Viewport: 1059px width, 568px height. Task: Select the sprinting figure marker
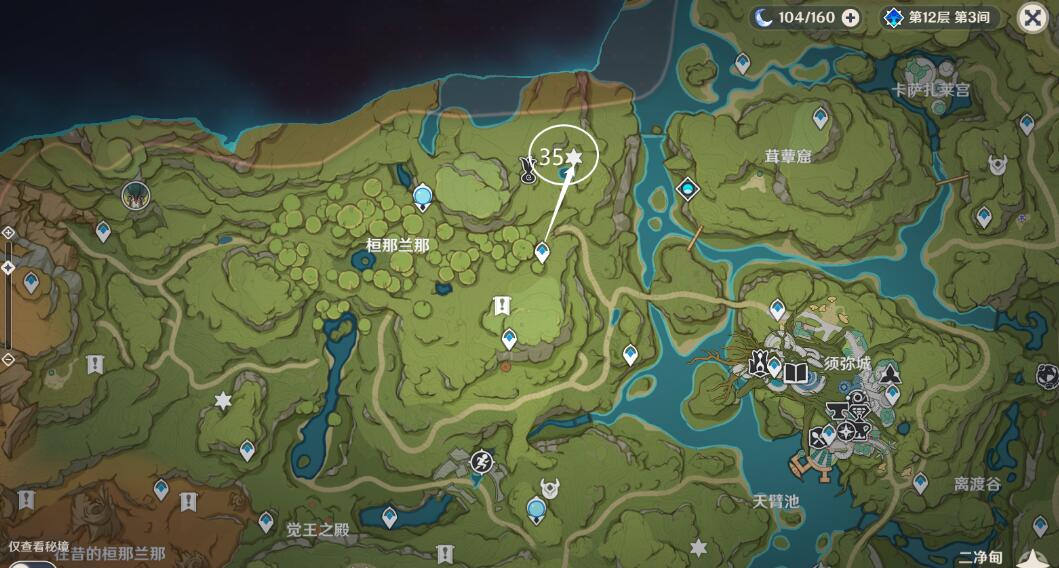coord(482,461)
